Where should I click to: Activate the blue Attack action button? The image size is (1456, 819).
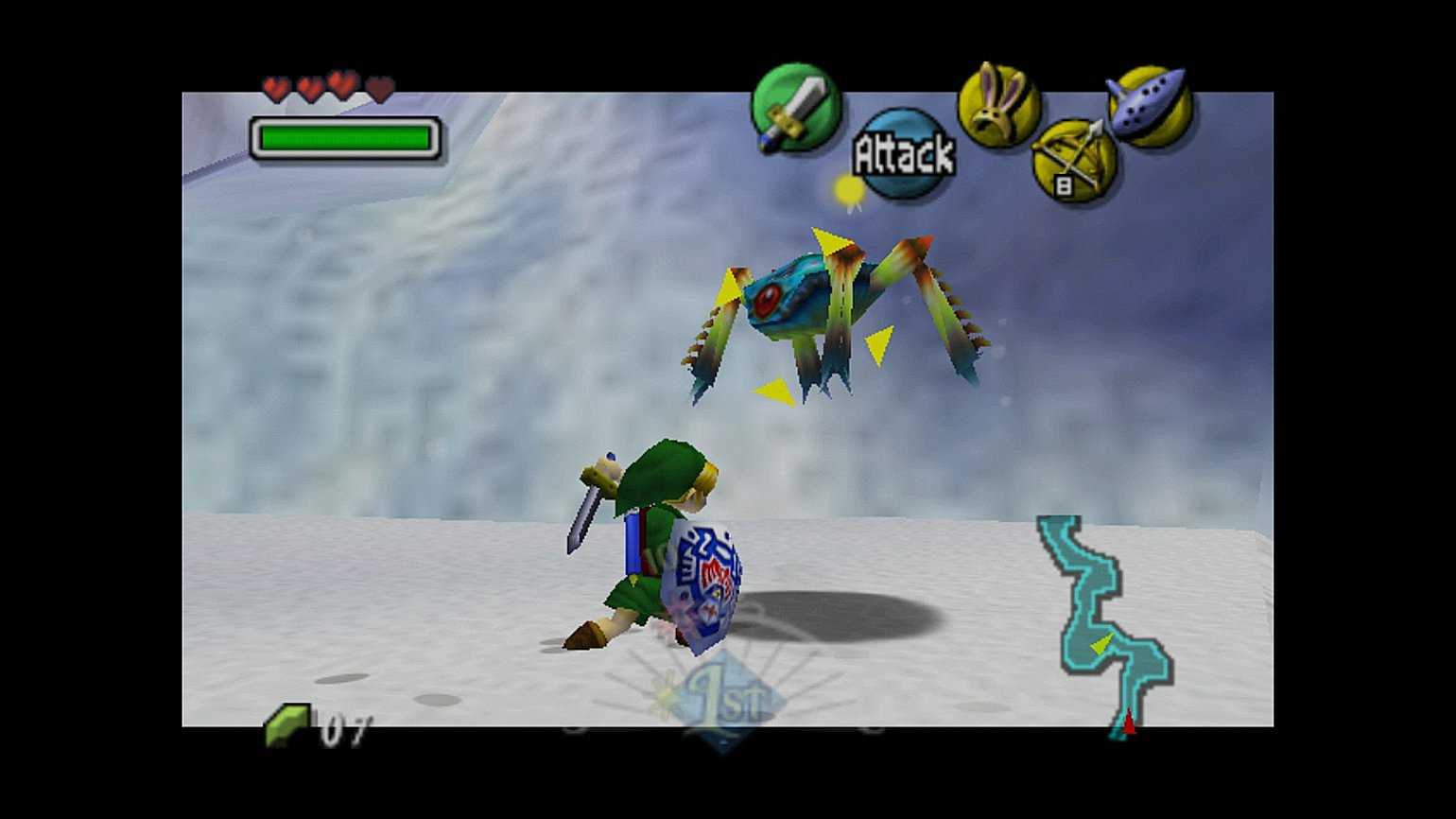click(x=903, y=154)
